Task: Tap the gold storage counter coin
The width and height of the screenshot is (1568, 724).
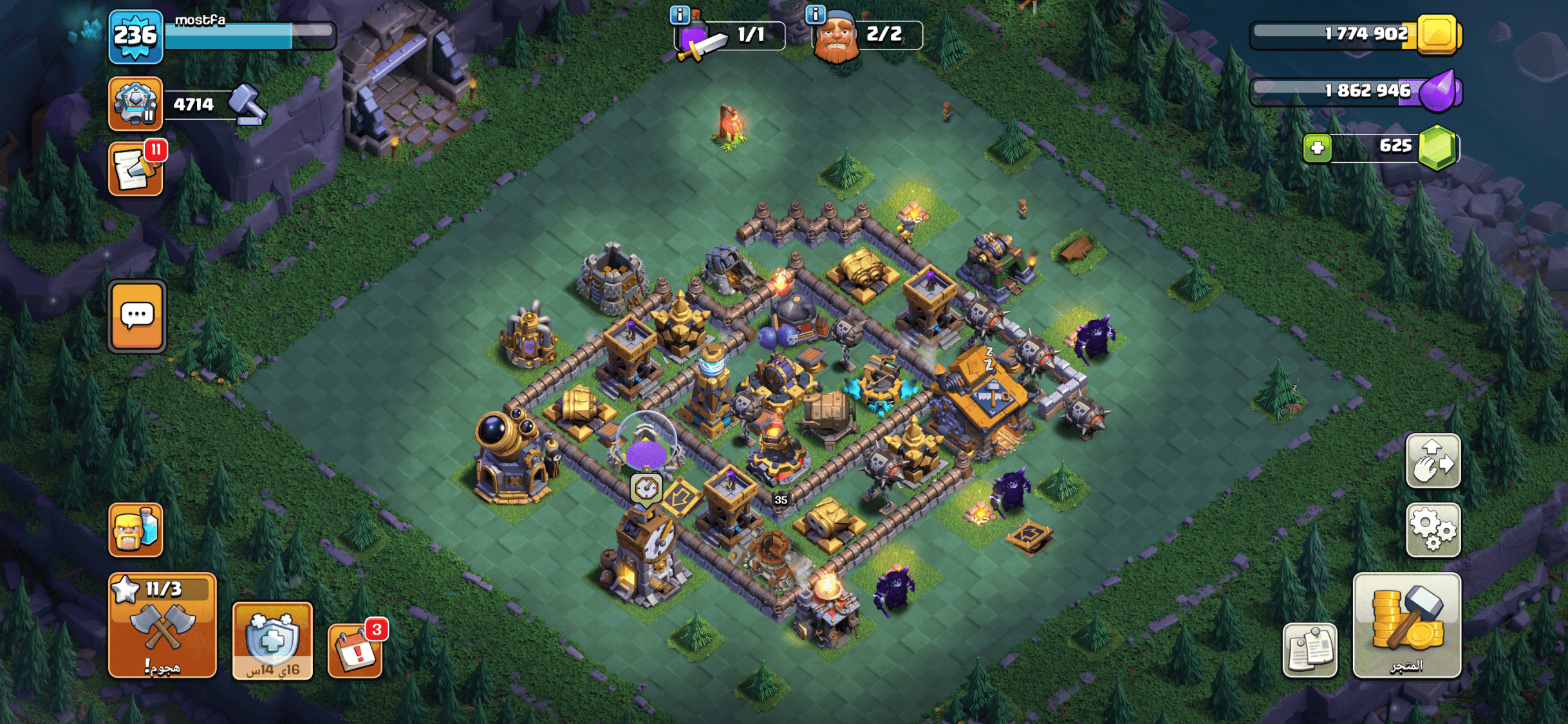Action: tap(1438, 35)
